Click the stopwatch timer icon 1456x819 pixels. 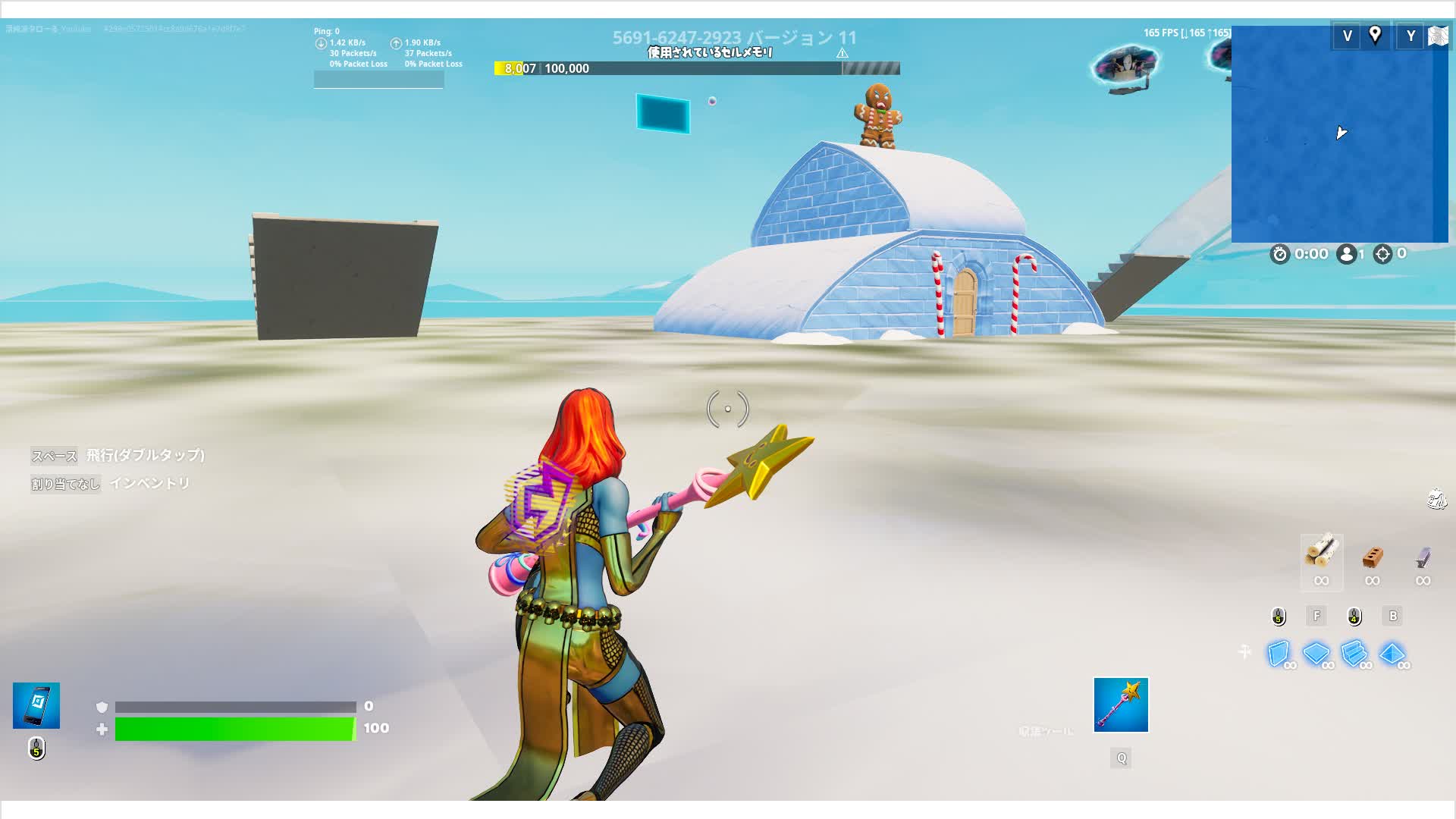click(x=1281, y=254)
